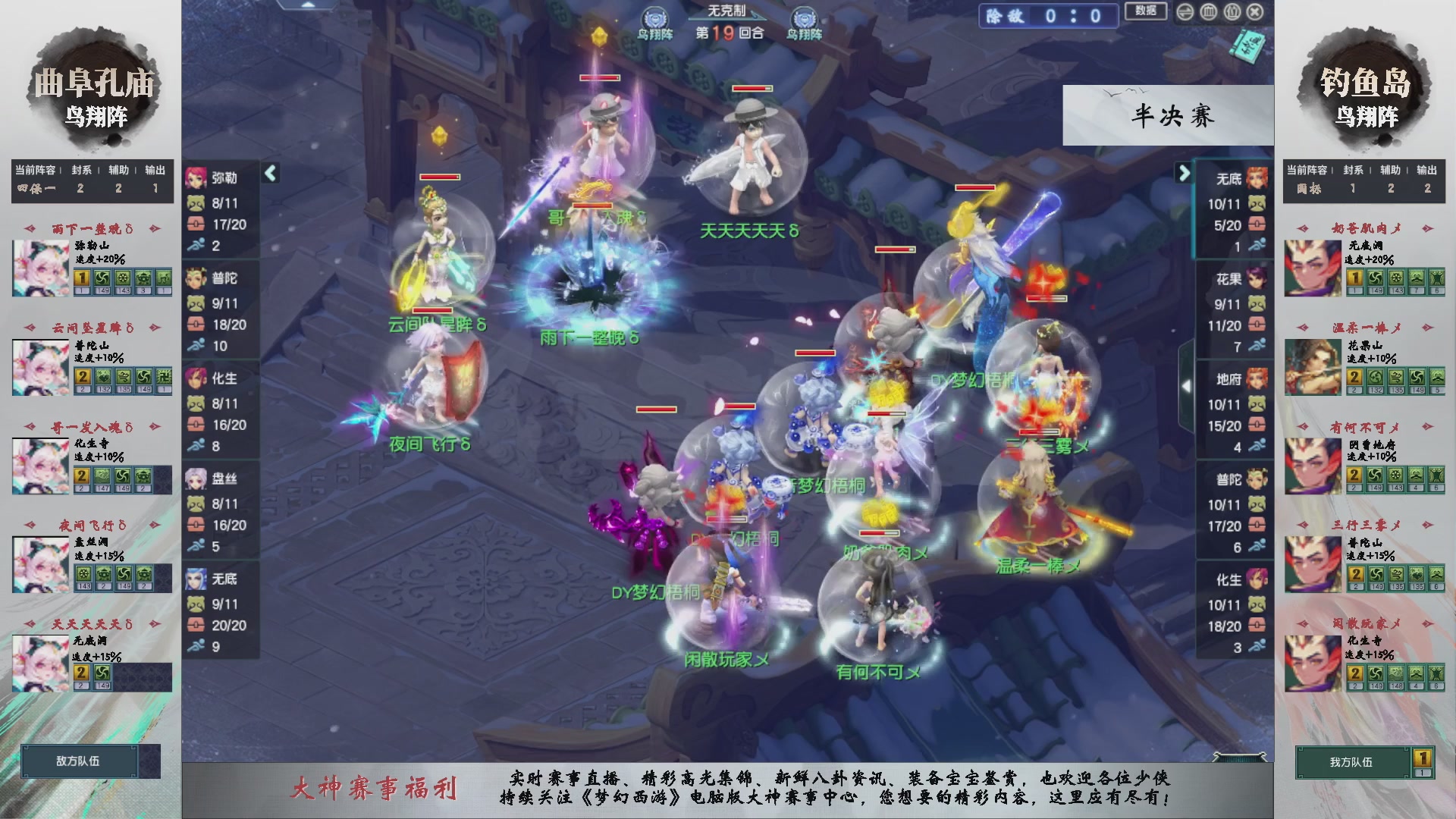Select the 输出 category in the lineup header
Screen dimensions: 1456x819
[x=154, y=170]
